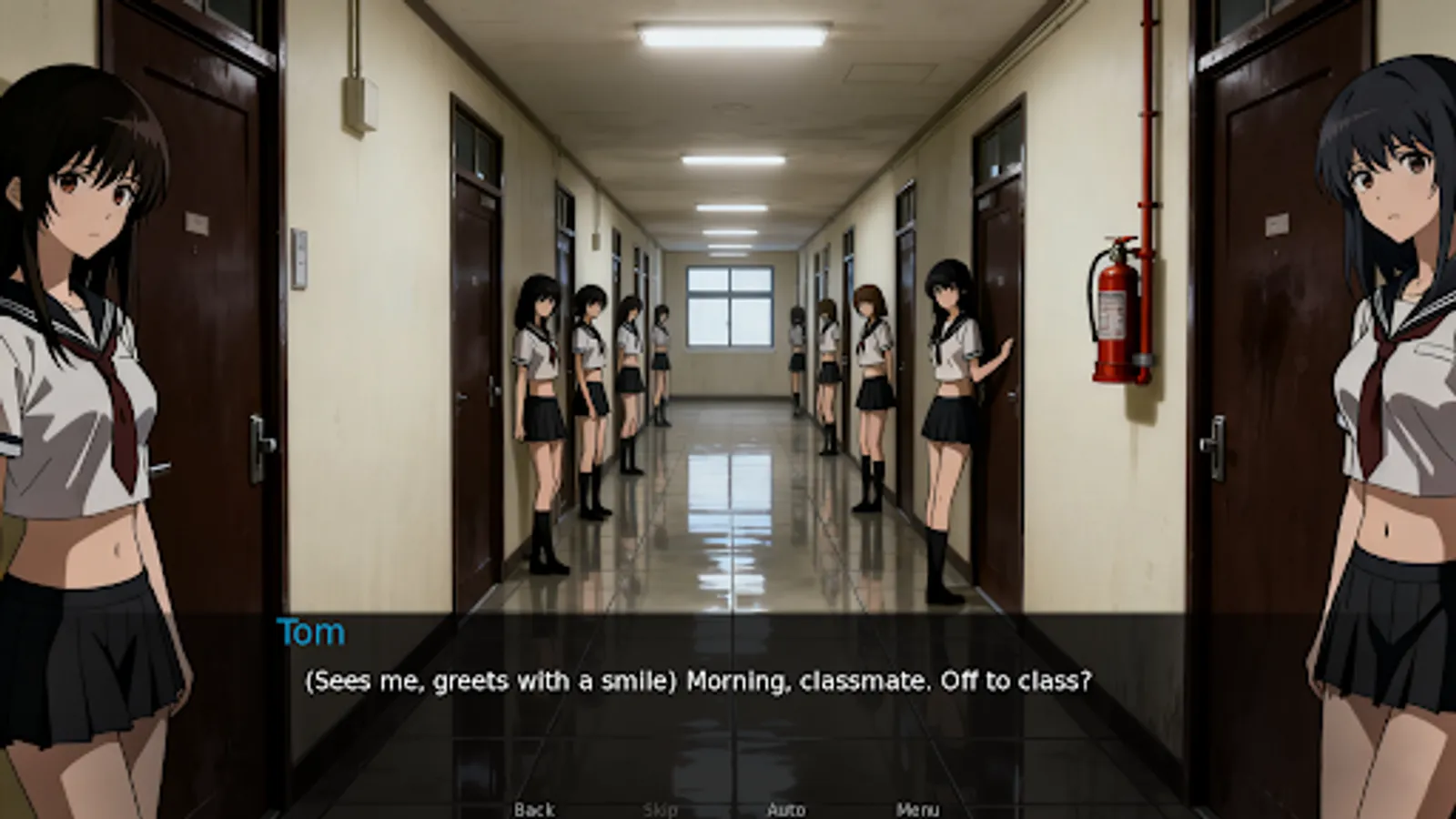Open the game Menu
Viewport: 1456px width, 819px height.
coord(918,806)
